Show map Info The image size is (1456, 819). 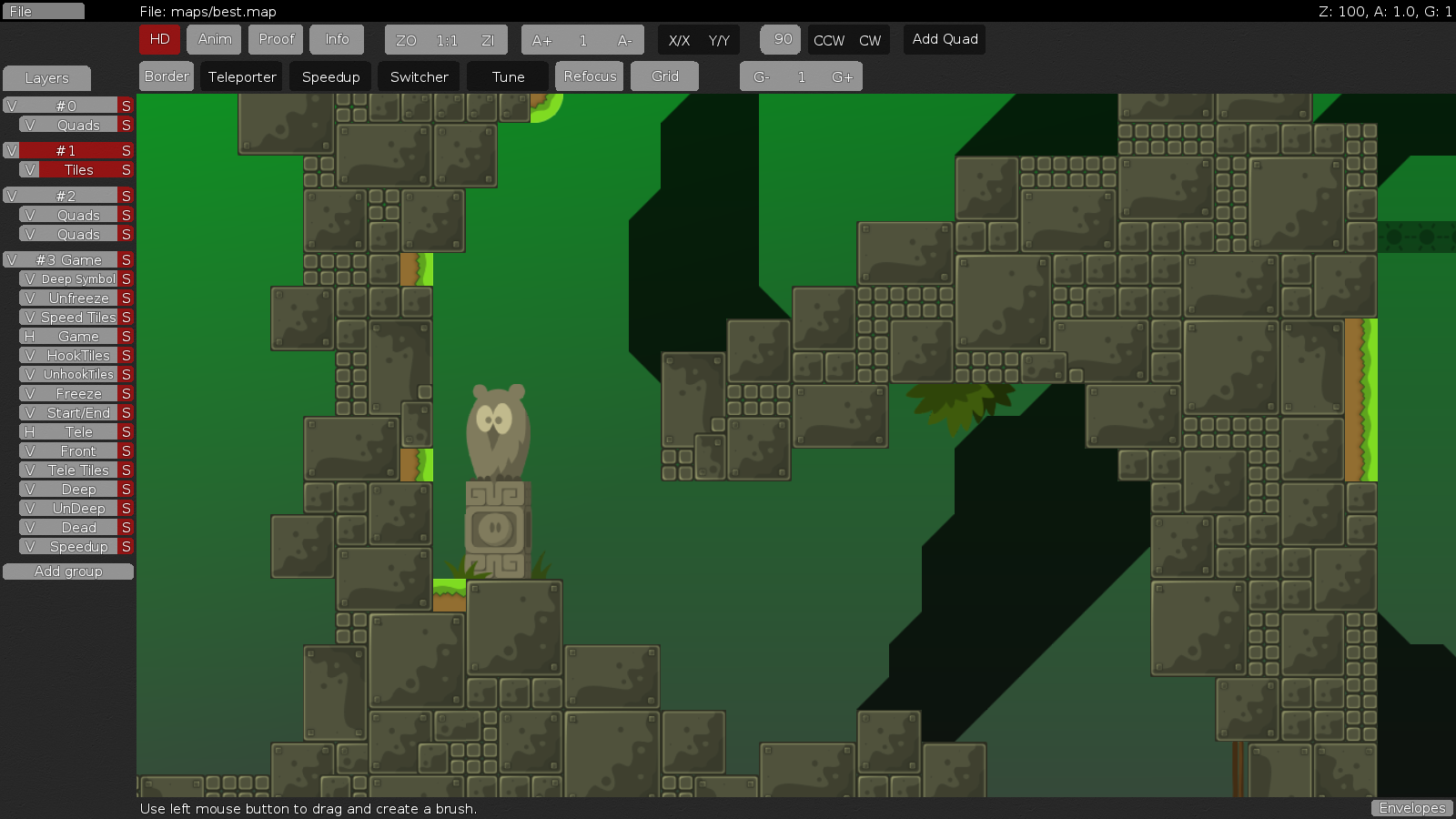coord(337,39)
